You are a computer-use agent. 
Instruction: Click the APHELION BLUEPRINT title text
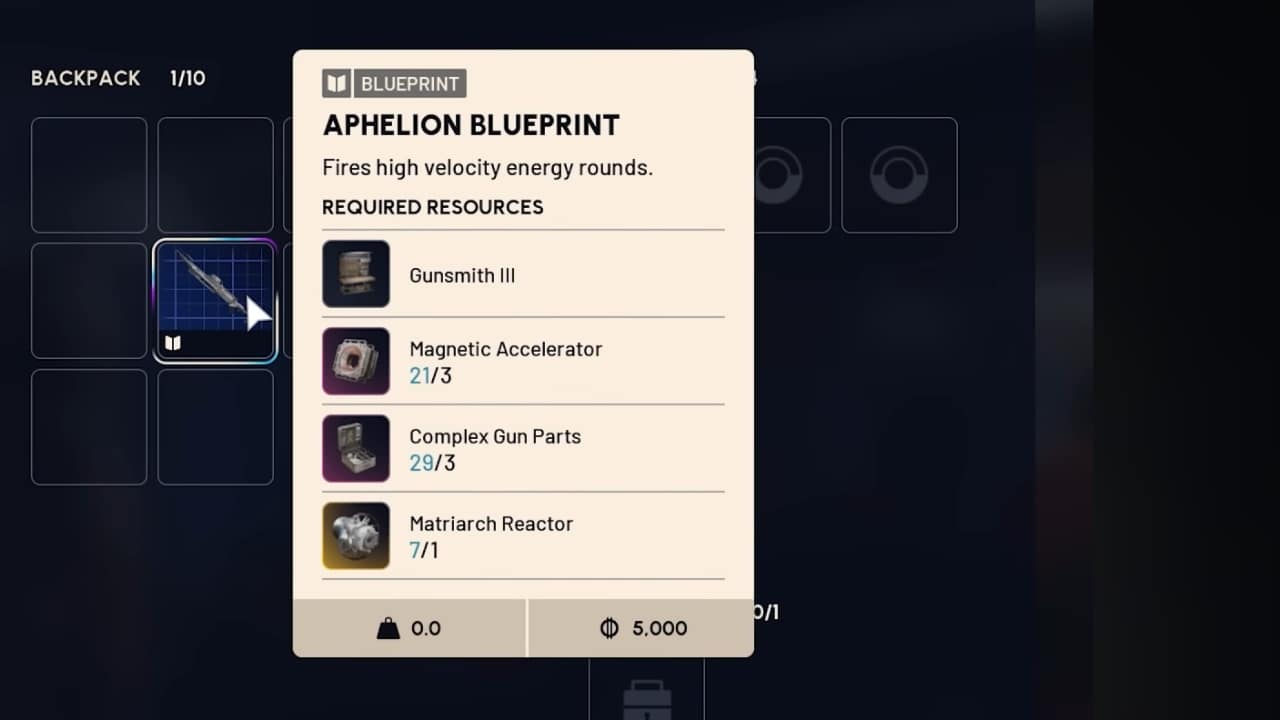[x=471, y=124]
